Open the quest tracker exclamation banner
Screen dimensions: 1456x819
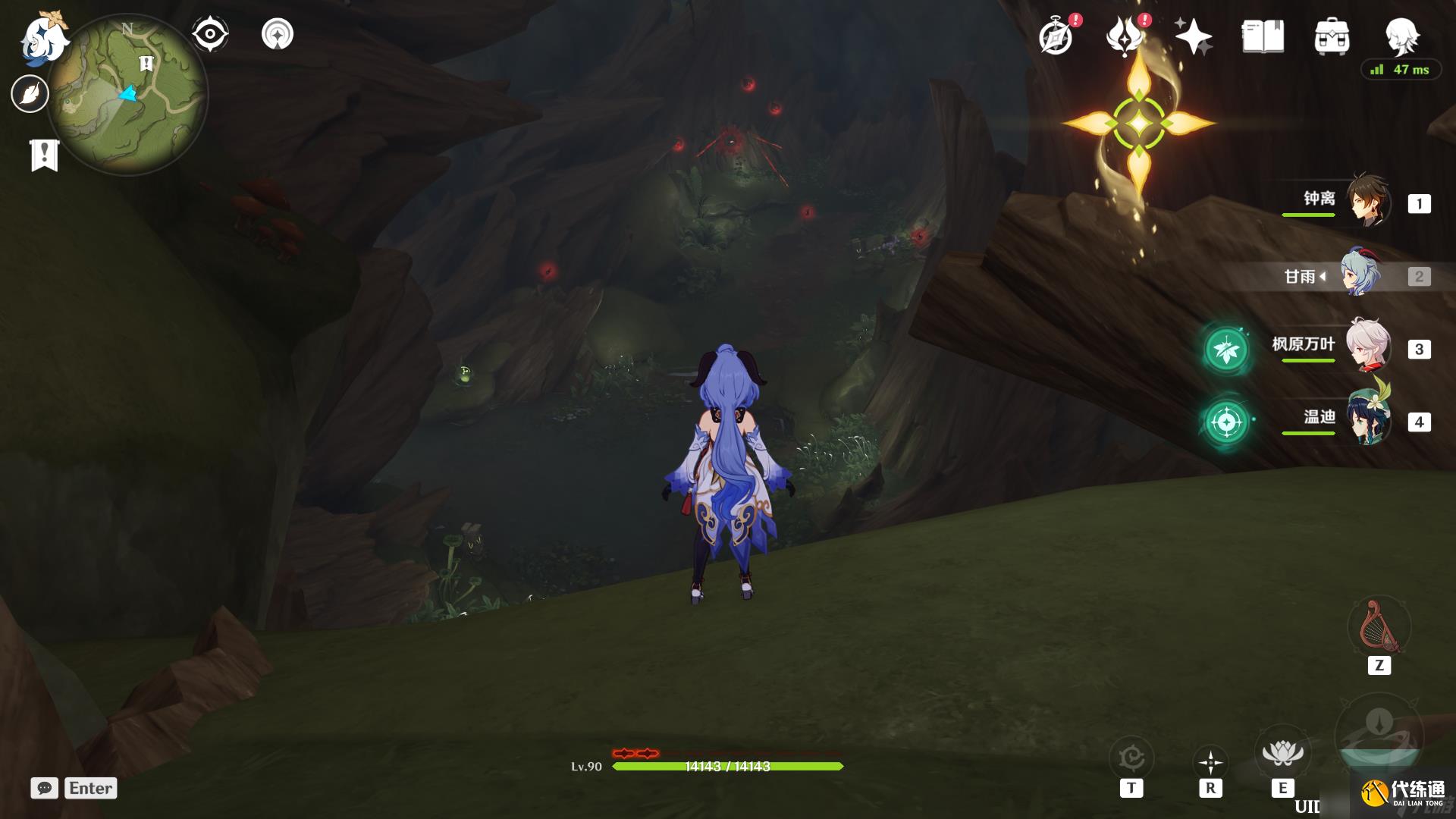coord(44,155)
